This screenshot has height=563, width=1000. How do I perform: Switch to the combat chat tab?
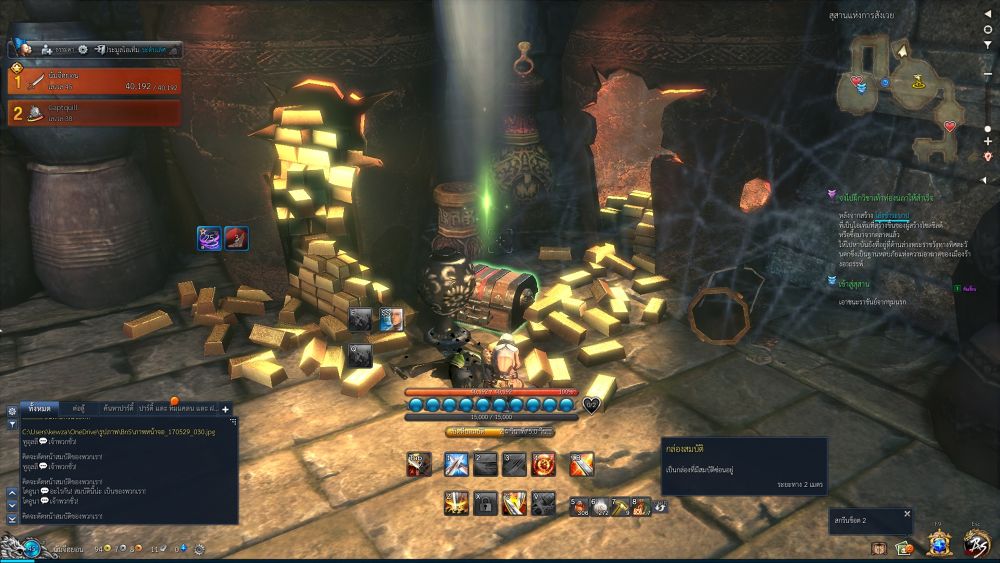pyautogui.click(x=78, y=409)
